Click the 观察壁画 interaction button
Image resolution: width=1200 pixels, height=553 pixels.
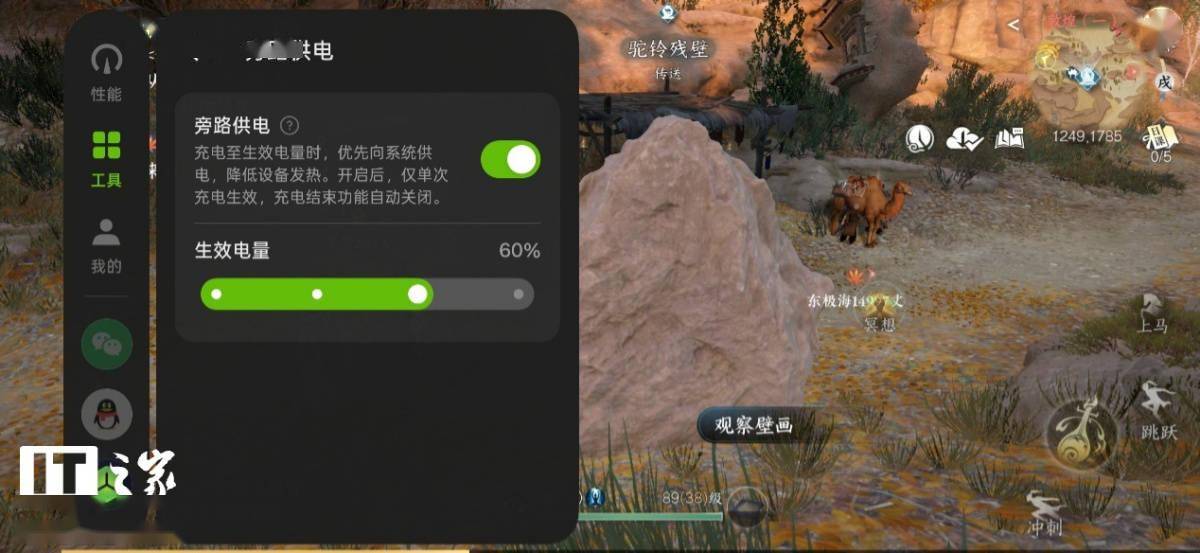tap(752, 426)
